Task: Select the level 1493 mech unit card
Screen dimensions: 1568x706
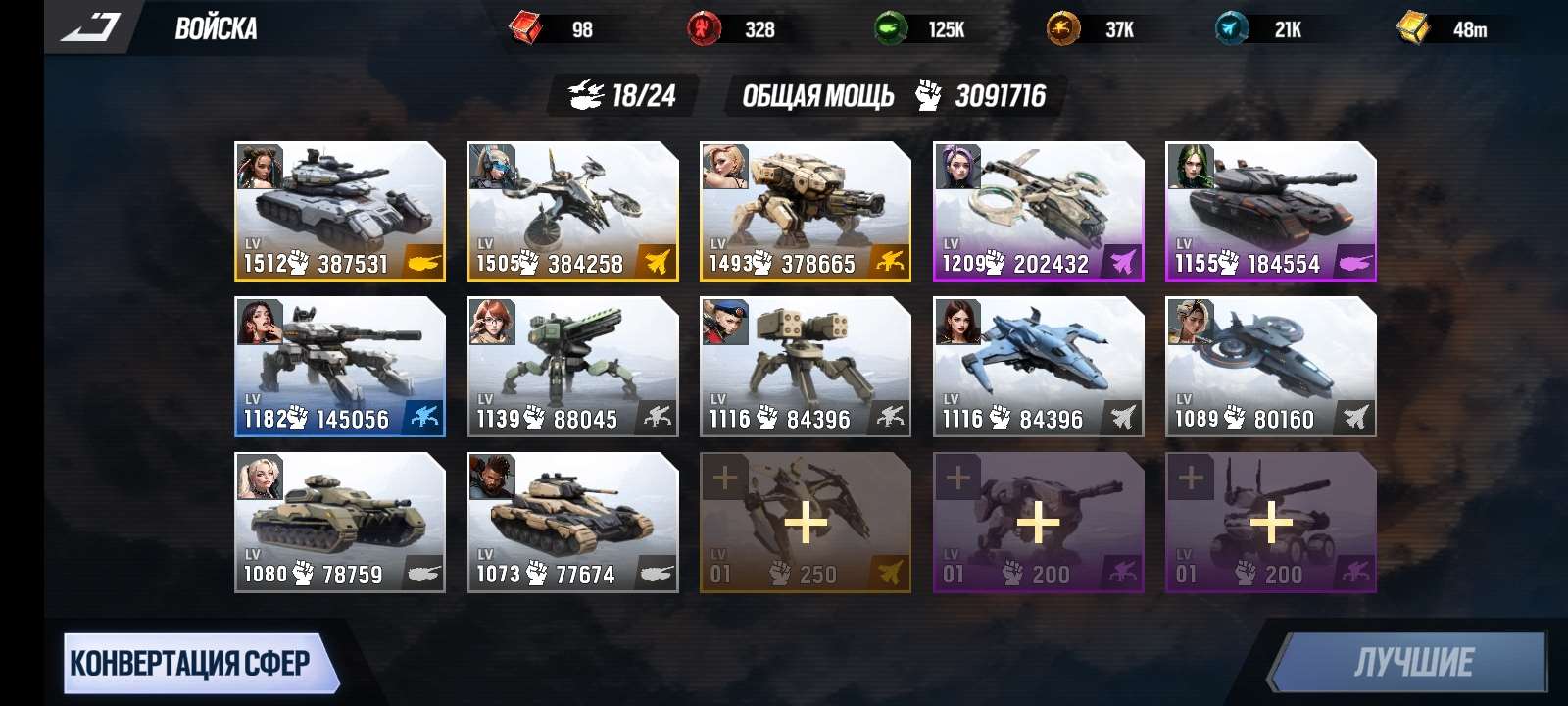Action: 805,211
